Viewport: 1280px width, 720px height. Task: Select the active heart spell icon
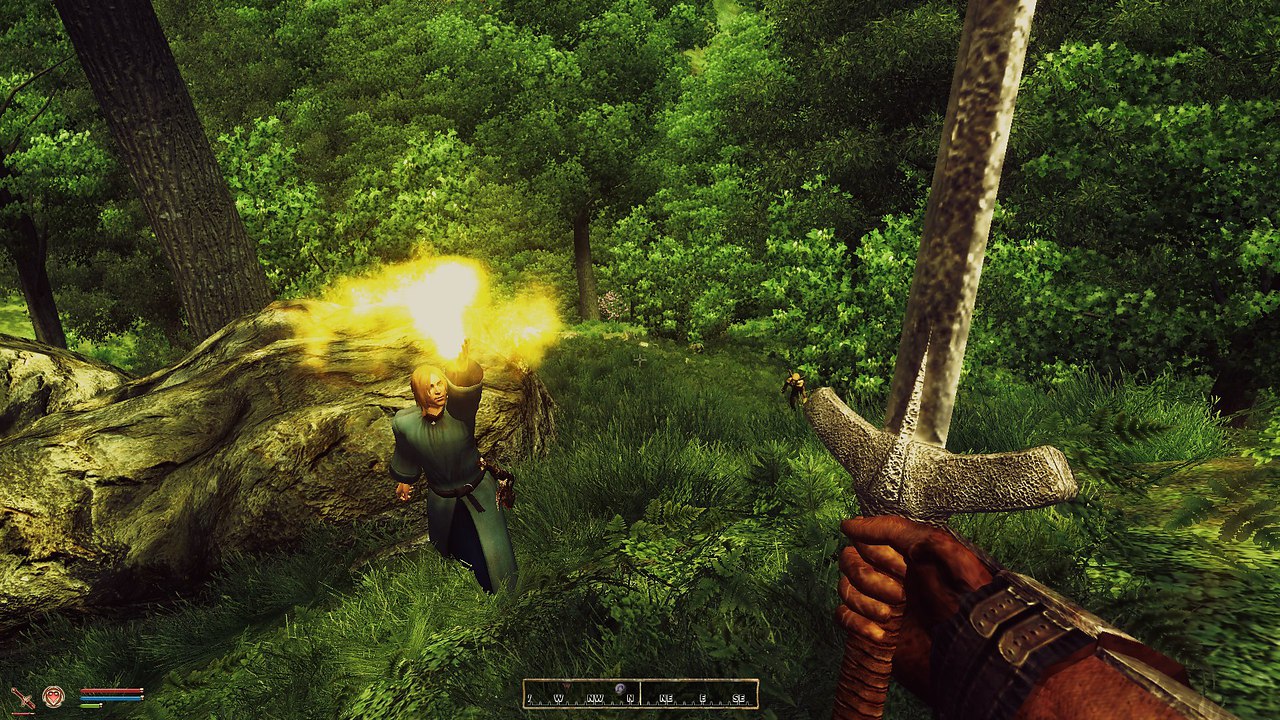click(x=53, y=696)
